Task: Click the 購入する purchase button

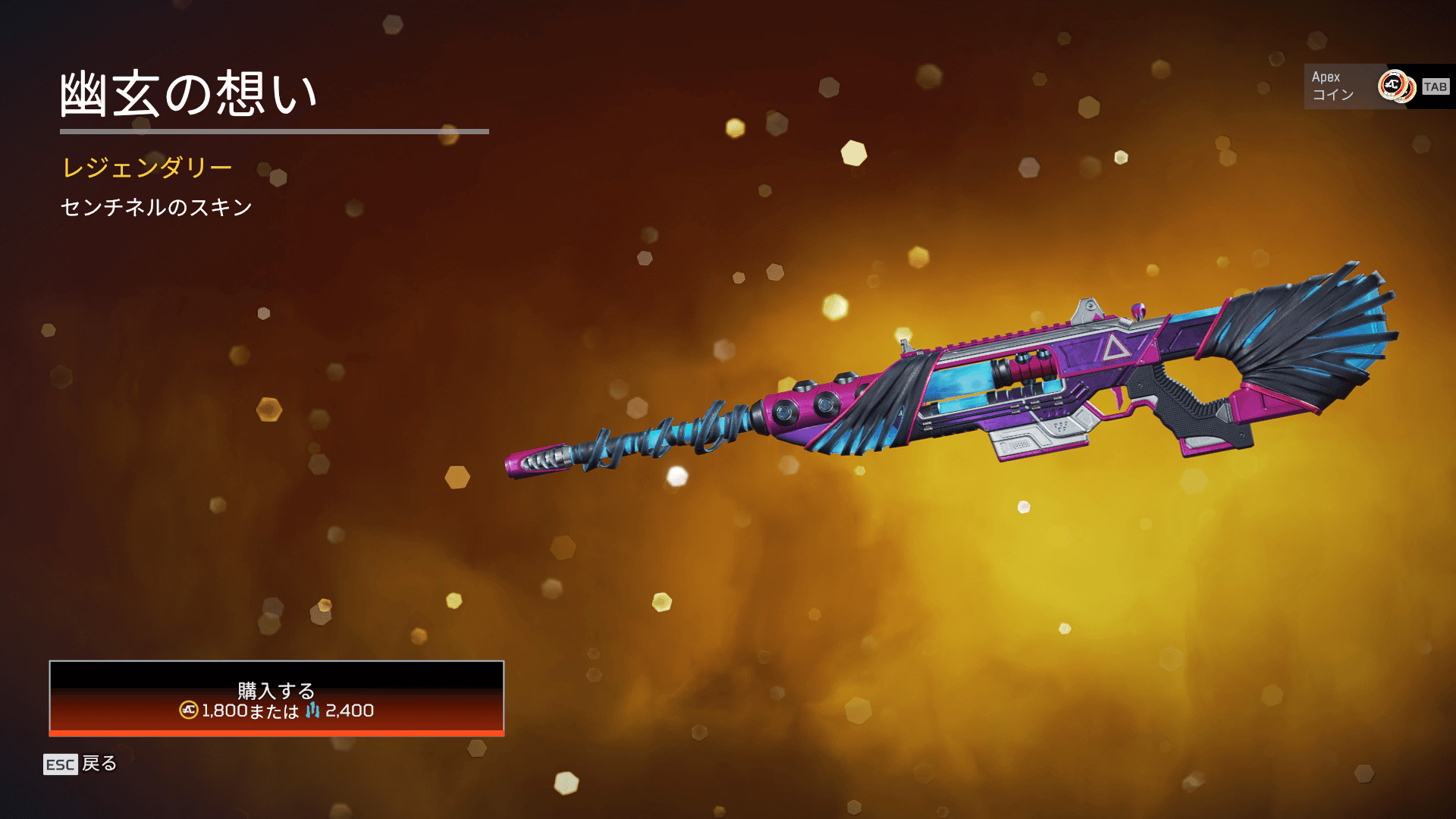Action: click(276, 698)
